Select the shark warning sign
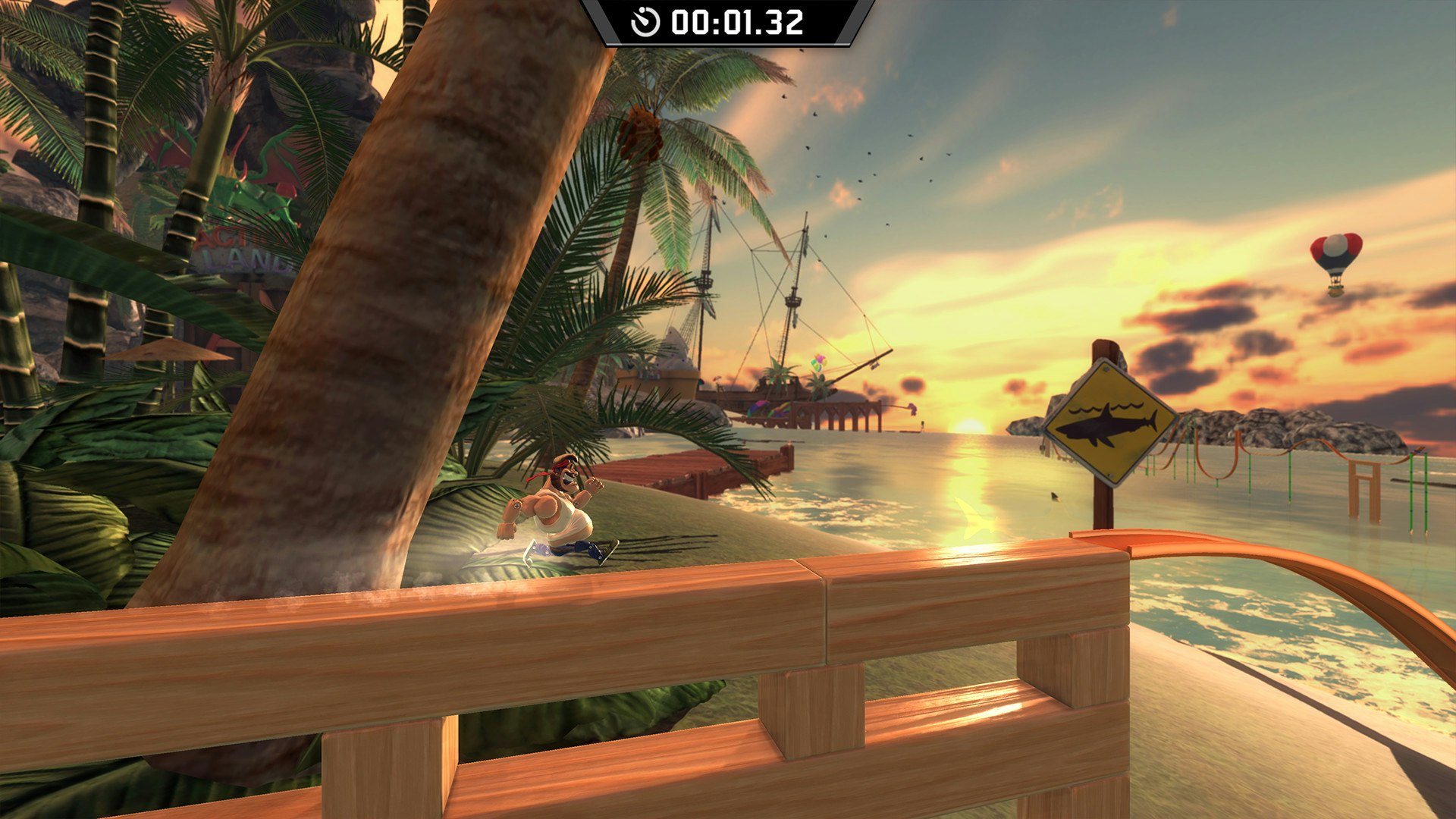 coord(1106,423)
